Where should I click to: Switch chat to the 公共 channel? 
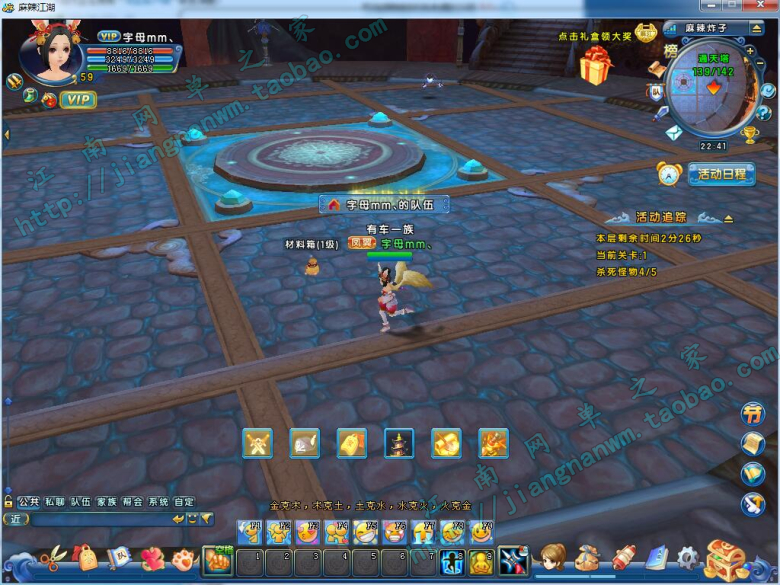tap(28, 502)
